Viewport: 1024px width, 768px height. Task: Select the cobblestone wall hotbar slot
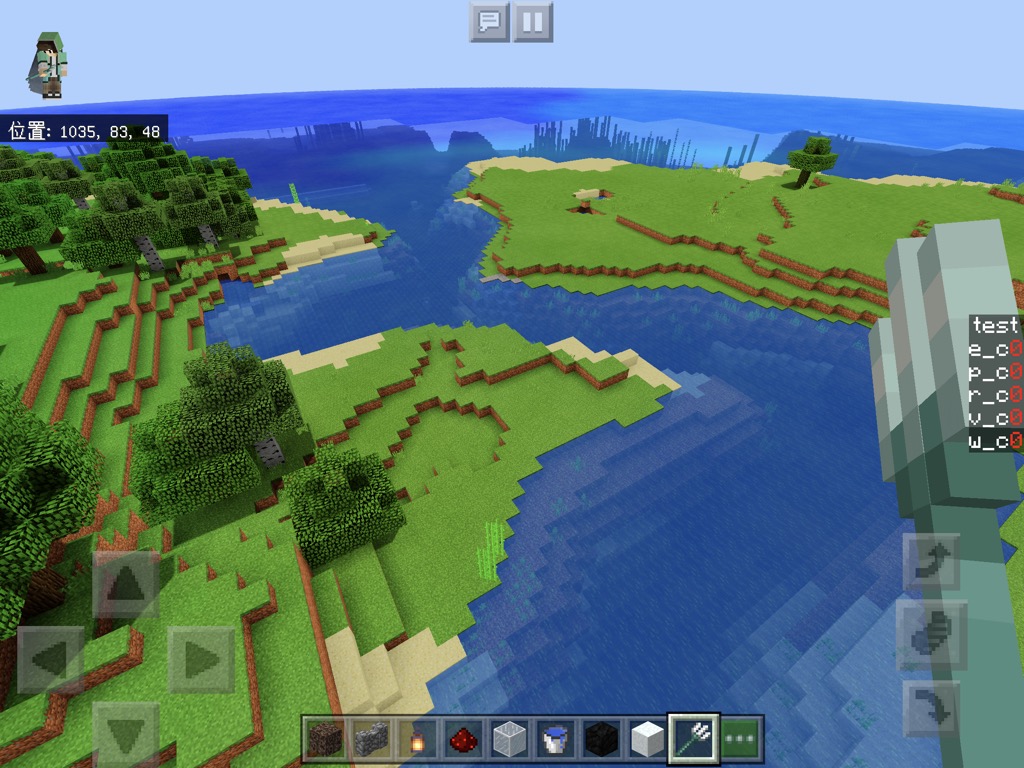point(371,740)
